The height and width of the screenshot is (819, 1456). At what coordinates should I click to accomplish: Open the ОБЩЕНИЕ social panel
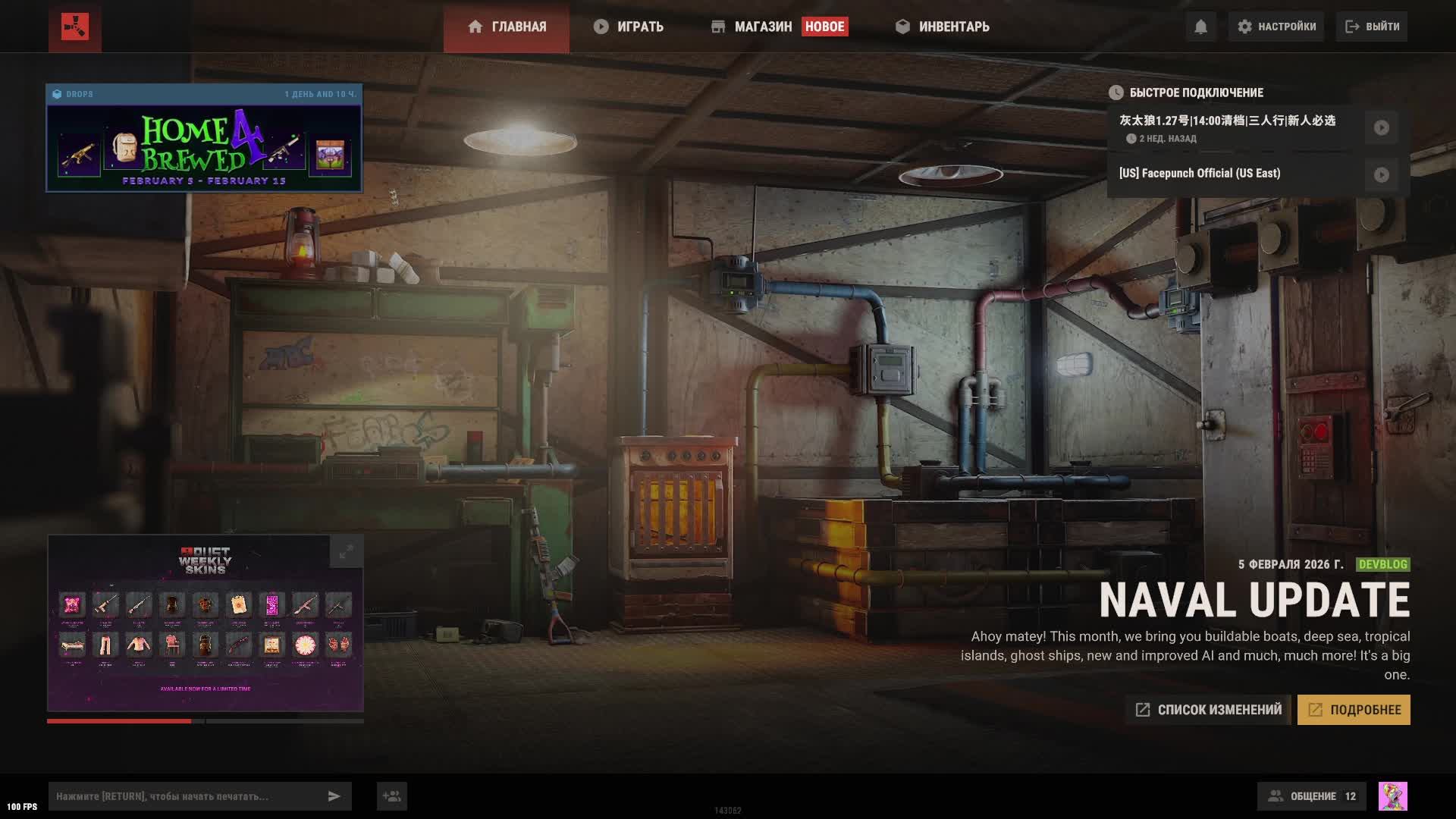coord(1312,796)
